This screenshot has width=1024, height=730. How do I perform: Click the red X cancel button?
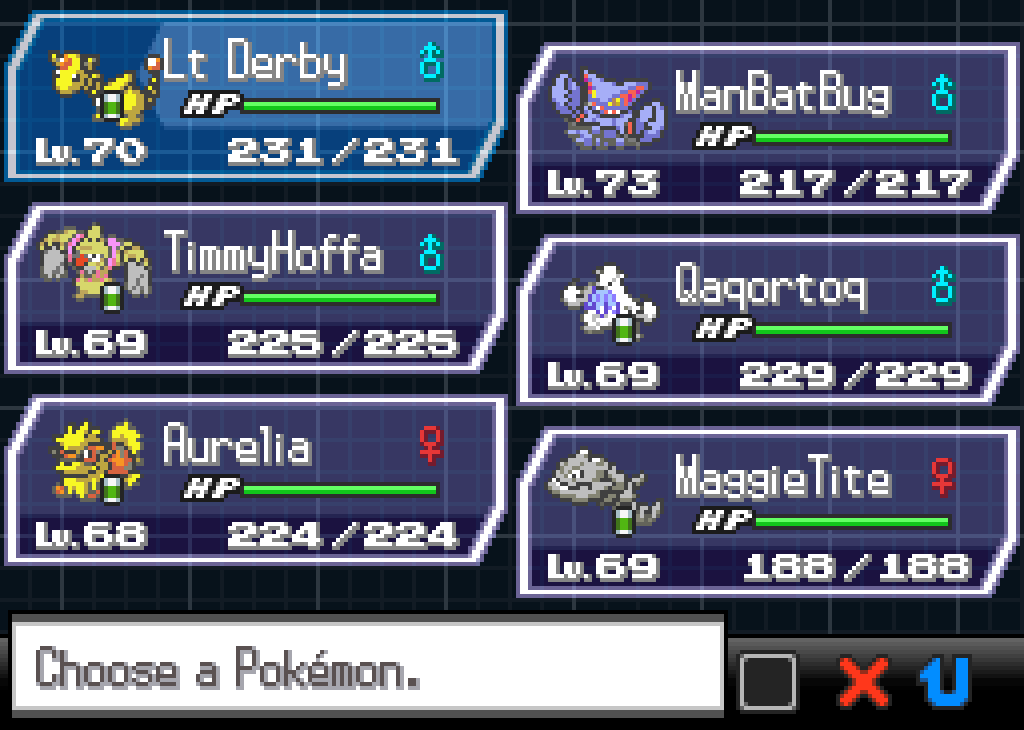(x=865, y=681)
